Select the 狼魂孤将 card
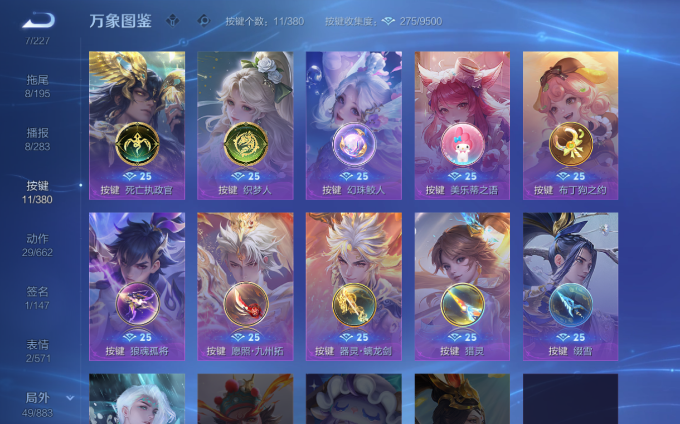Image resolution: width=680 pixels, height=424 pixels. [x=137, y=285]
